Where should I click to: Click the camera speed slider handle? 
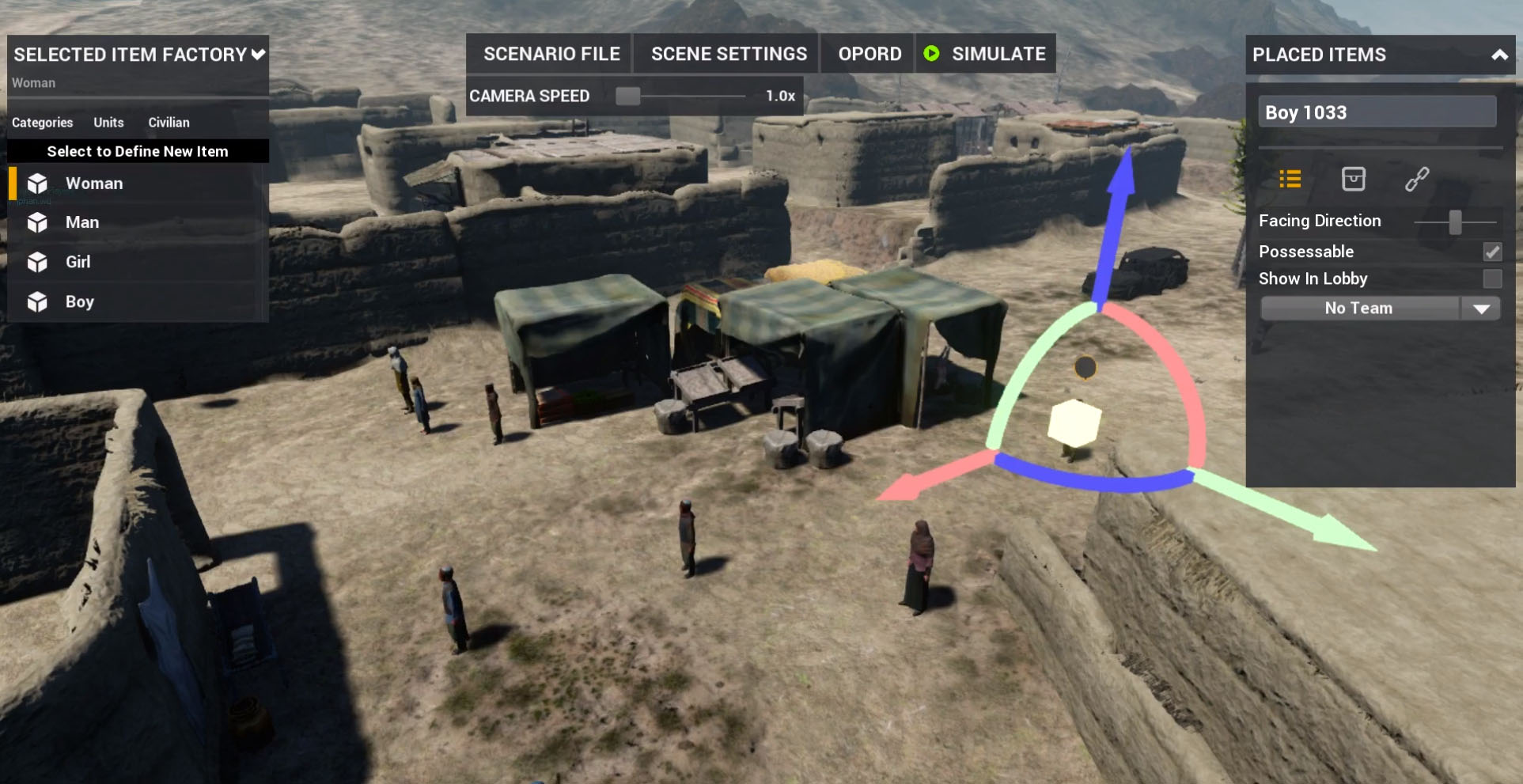pos(627,96)
